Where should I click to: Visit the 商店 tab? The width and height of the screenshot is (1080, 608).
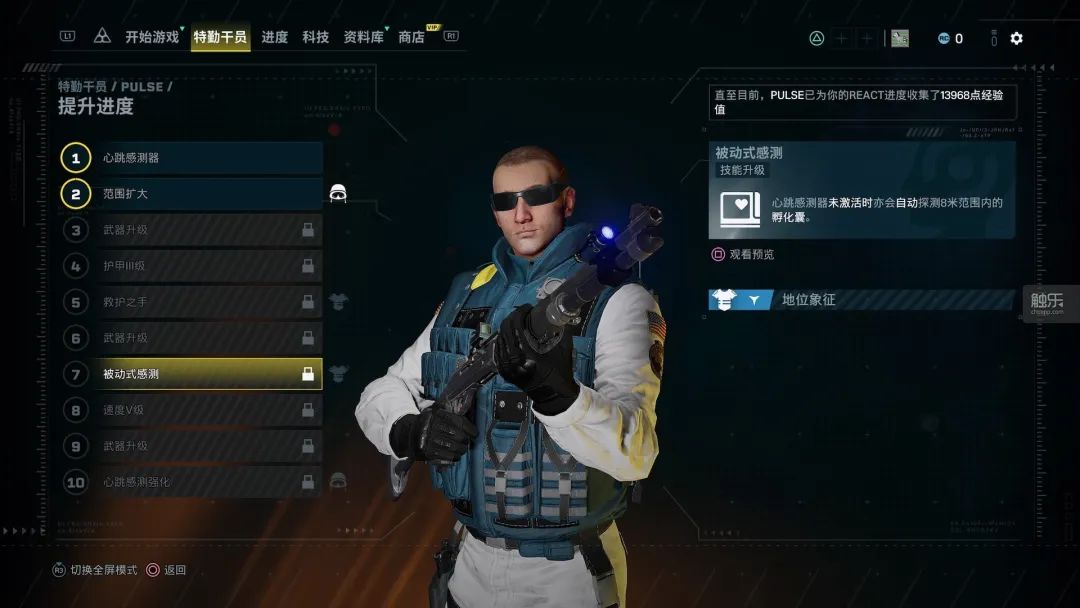tap(412, 37)
